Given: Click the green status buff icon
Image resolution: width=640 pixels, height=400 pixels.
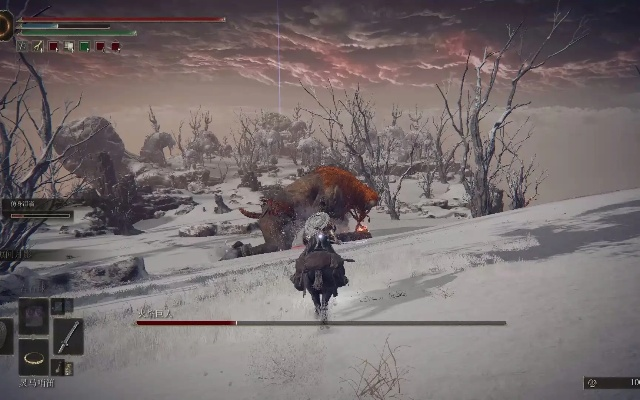Looking at the screenshot, I should click(84, 46).
